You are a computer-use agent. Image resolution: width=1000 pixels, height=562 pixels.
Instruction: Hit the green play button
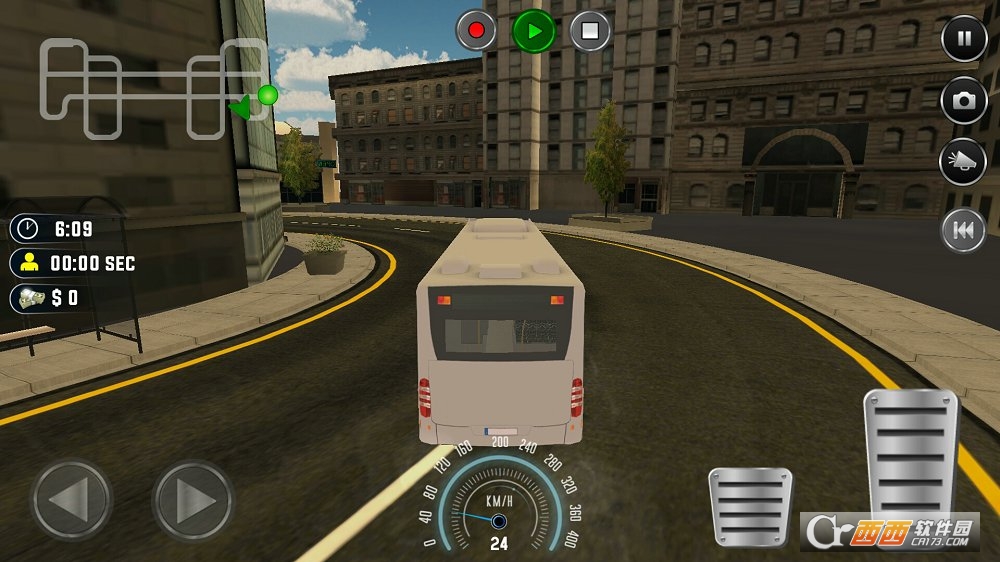coord(534,31)
